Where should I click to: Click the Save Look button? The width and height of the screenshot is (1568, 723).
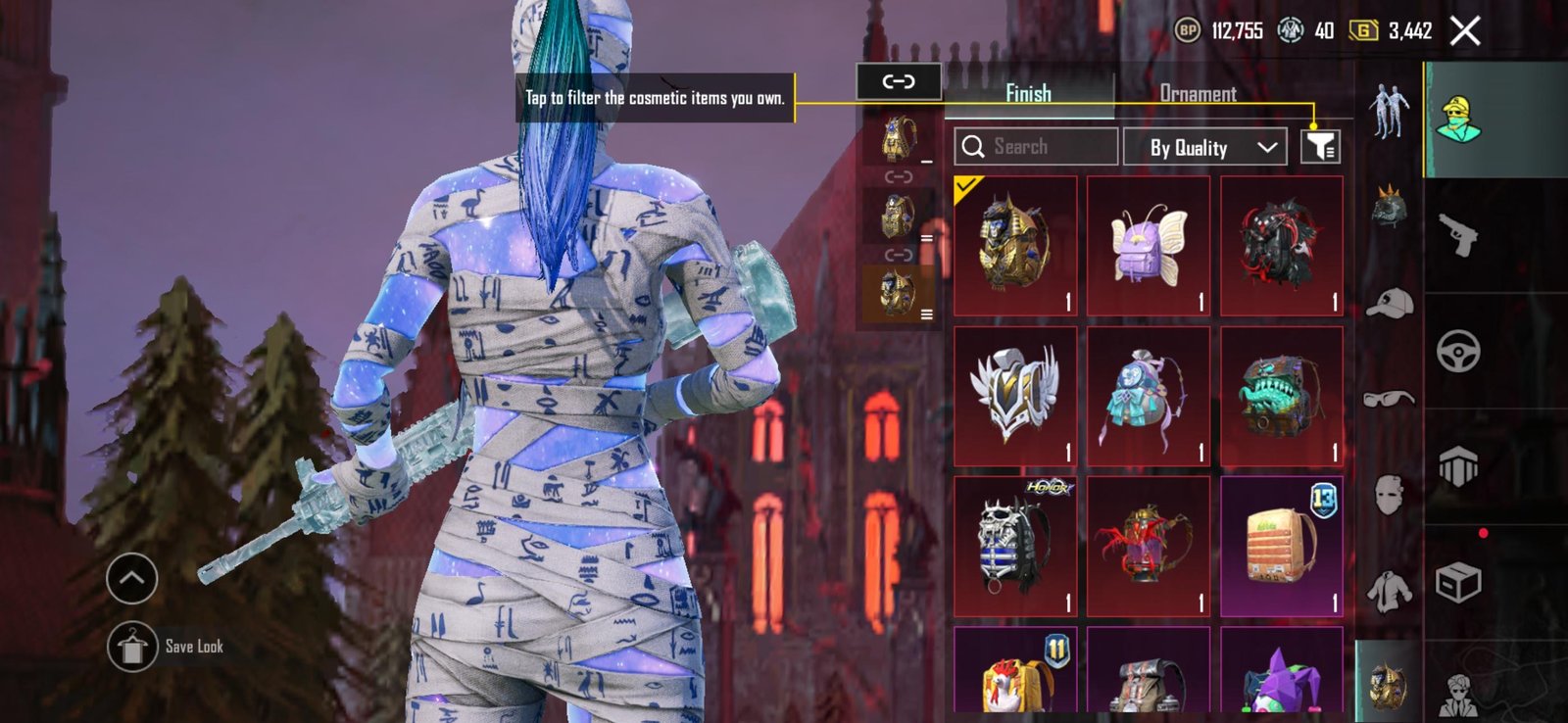pos(133,647)
